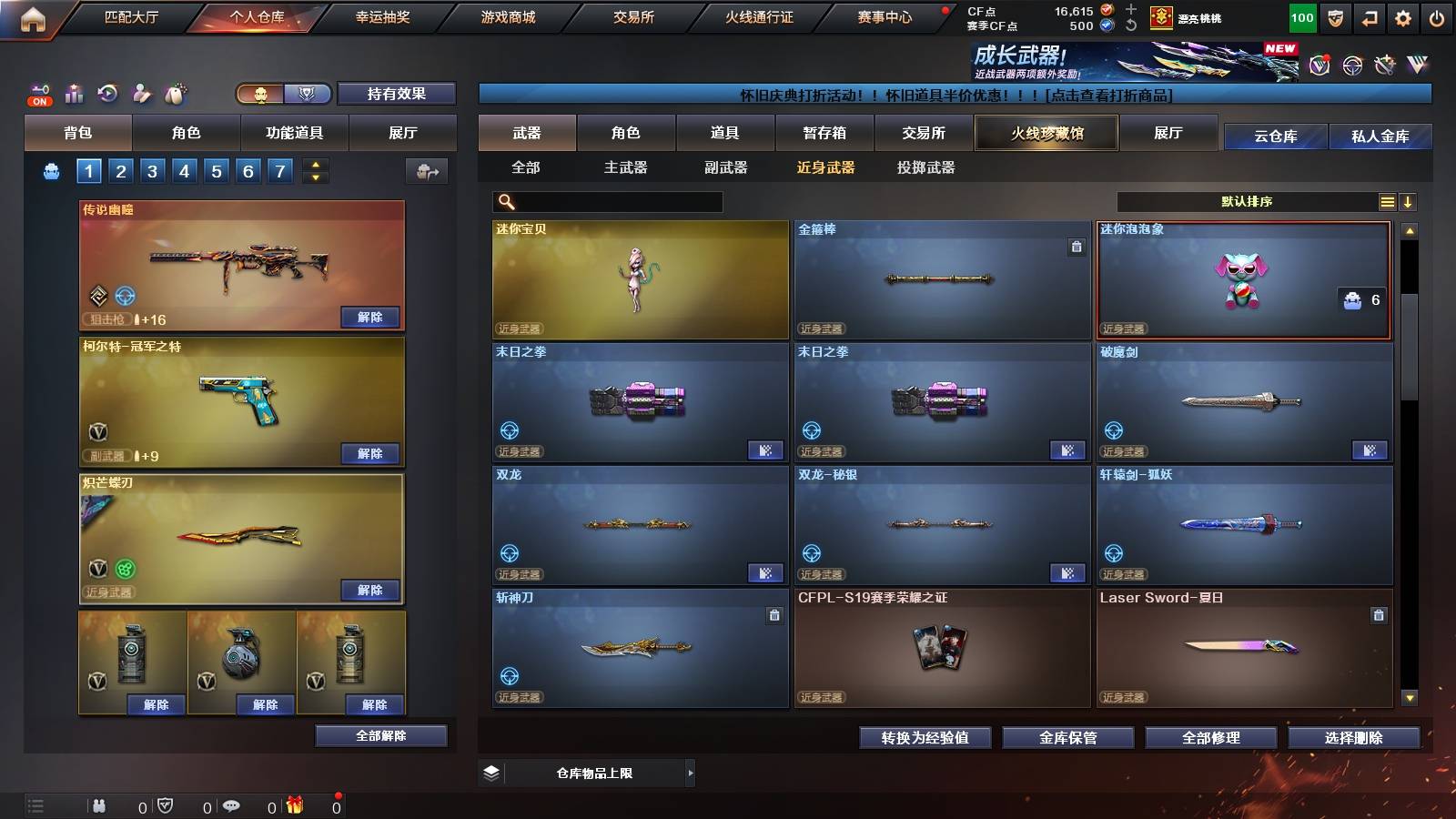Switch to the rank side of the character/rank toggle

coord(308,94)
